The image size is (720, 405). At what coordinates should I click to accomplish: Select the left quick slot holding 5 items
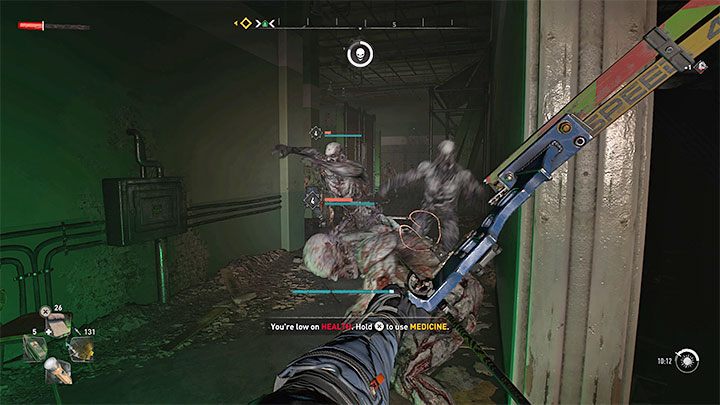tap(35, 349)
